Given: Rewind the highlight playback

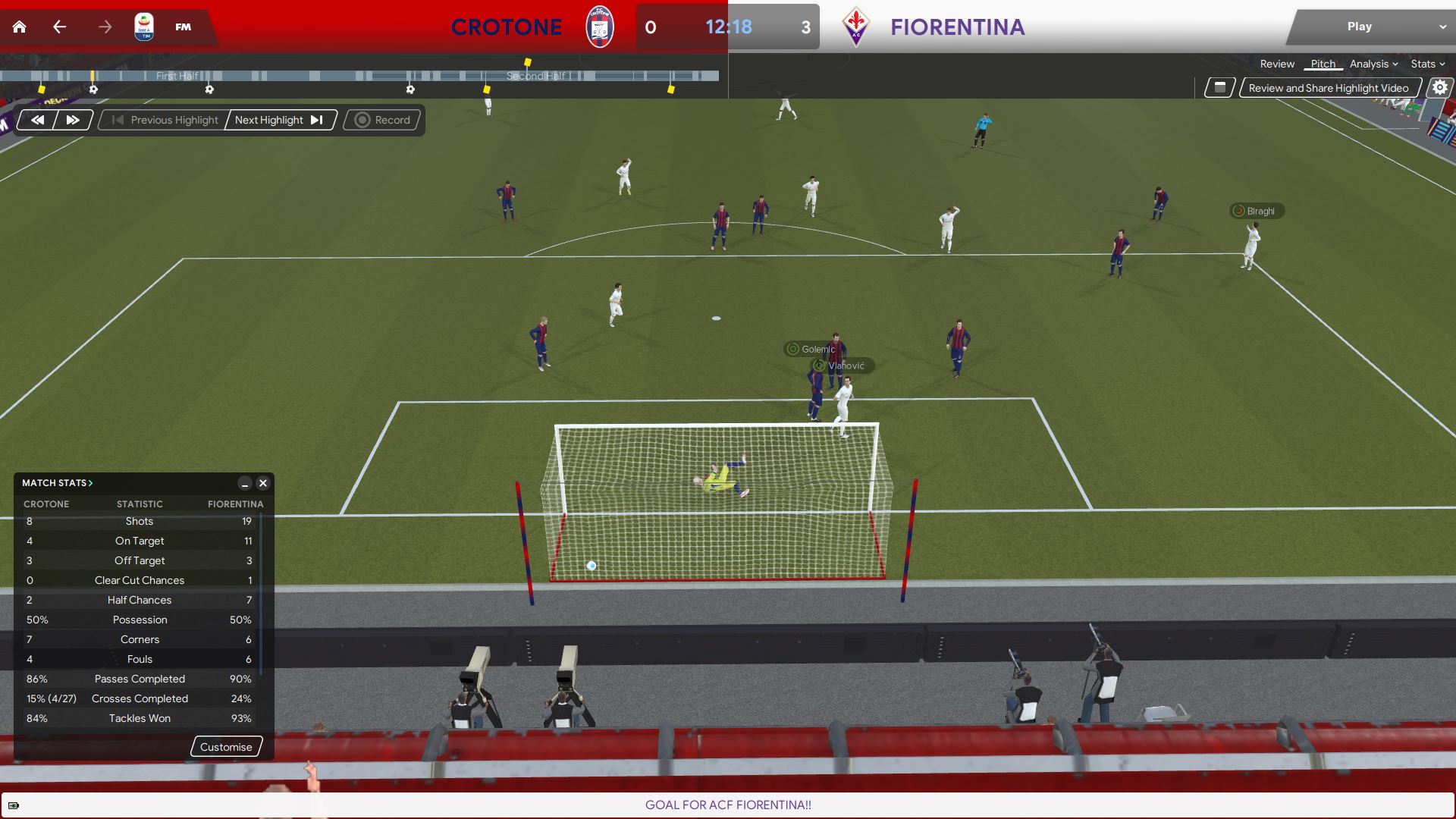Looking at the screenshot, I should pyautogui.click(x=37, y=120).
